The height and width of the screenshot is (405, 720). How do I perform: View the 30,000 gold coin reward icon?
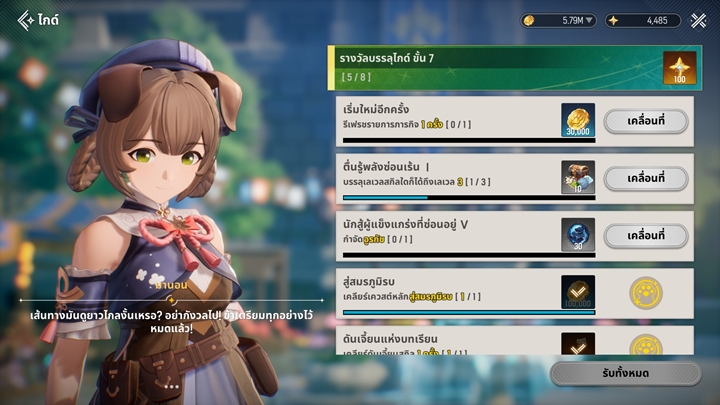click(x=578, y=120)
